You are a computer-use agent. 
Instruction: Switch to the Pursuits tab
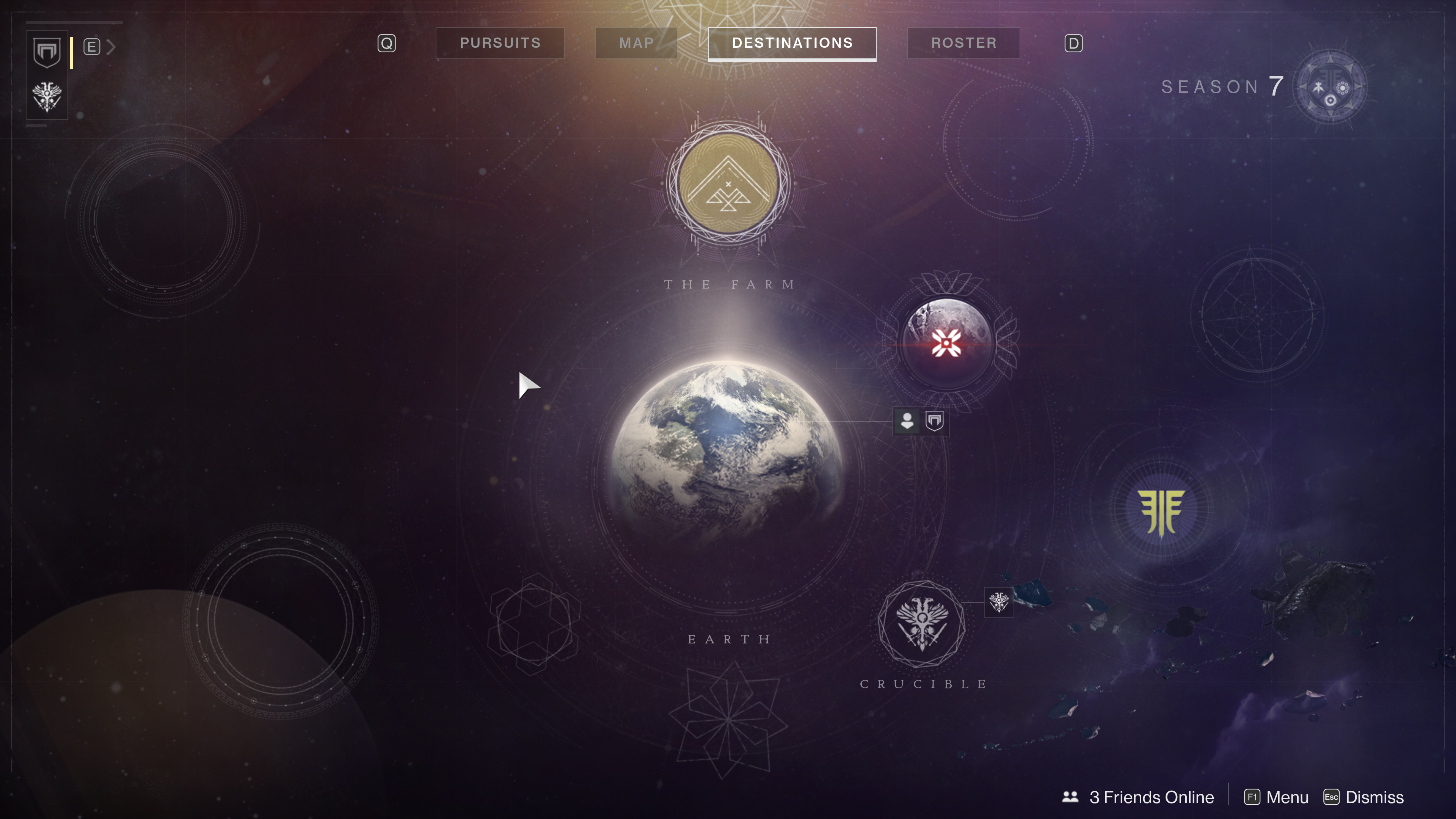tap(500, 42)
